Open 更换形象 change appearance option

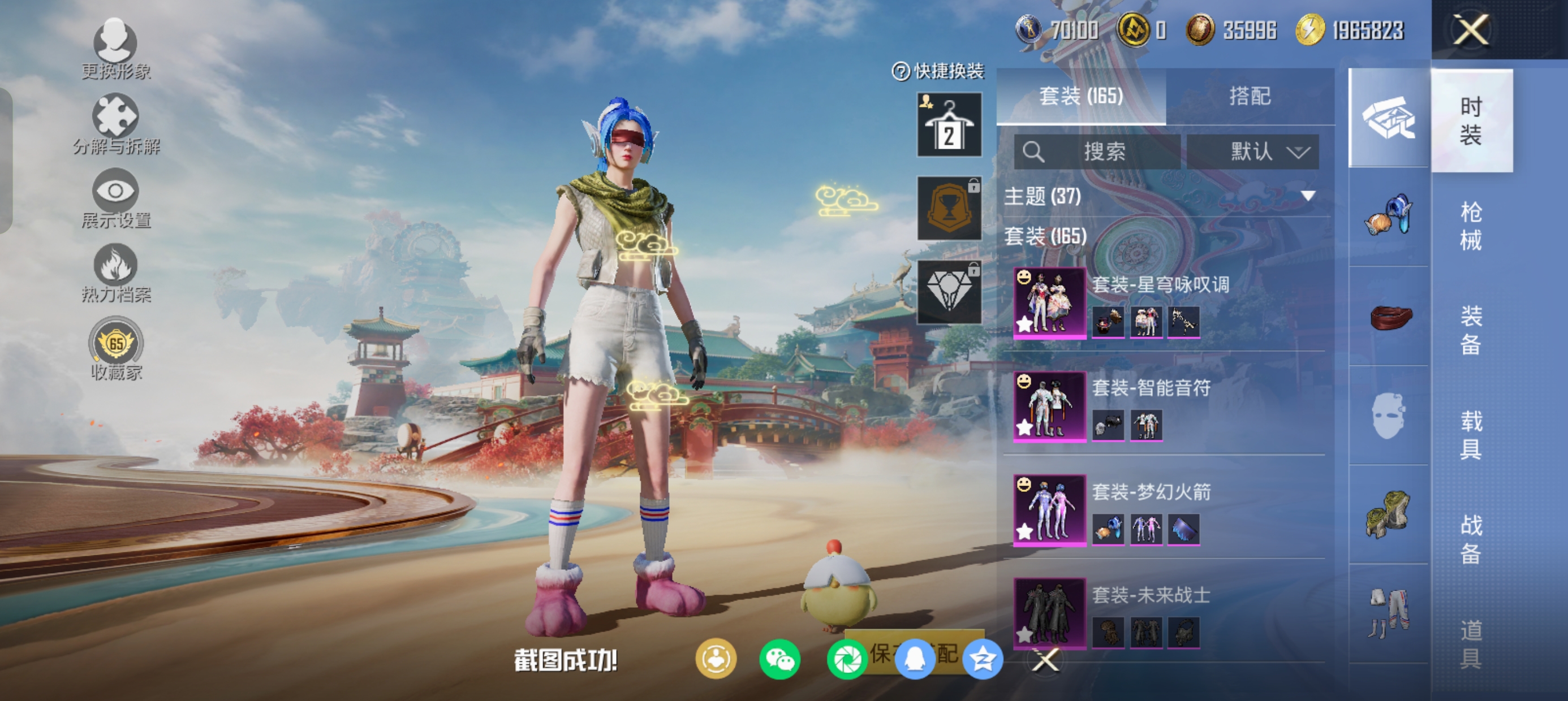point(115,49)
